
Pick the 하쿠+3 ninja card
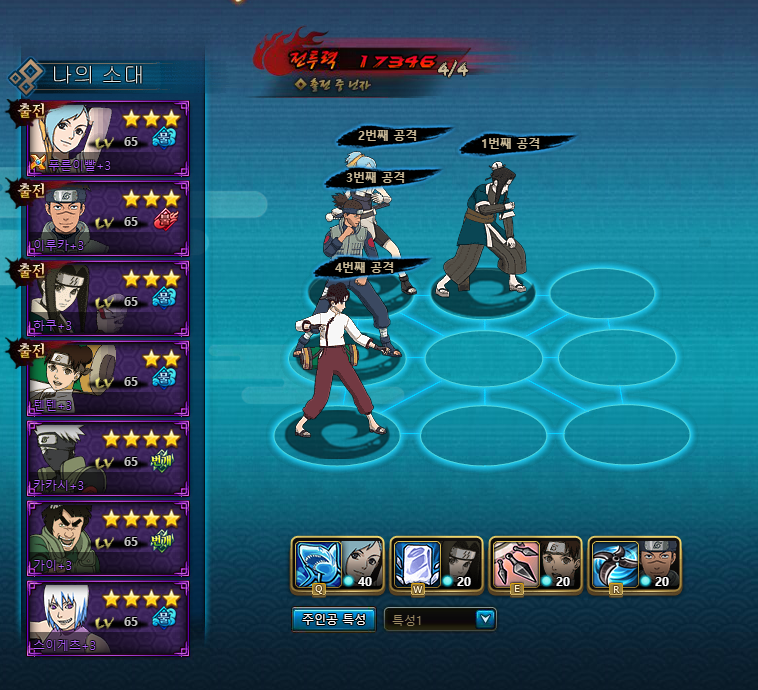[108, 298]
